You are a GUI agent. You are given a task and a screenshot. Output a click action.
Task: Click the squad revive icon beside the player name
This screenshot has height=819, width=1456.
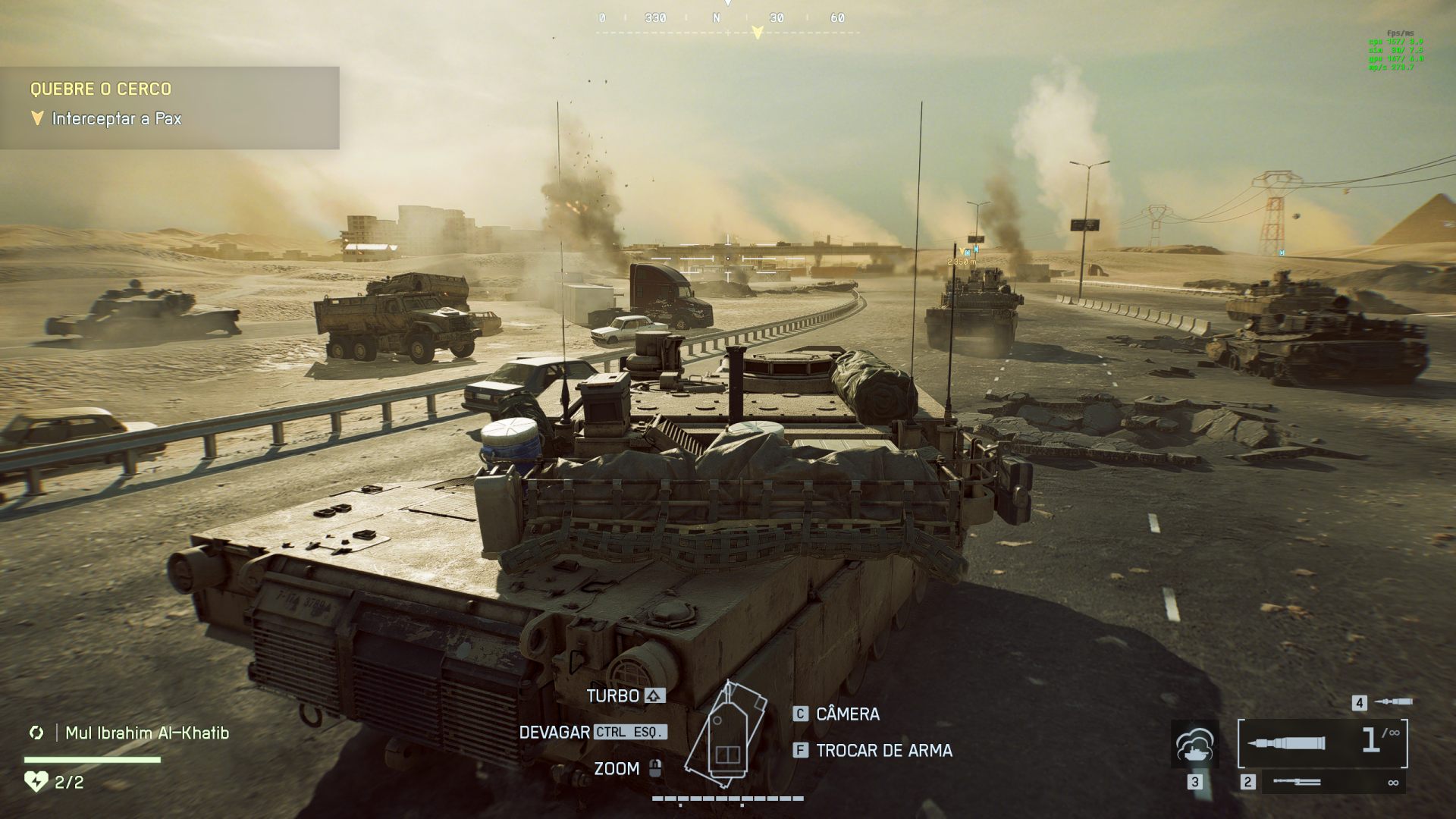coord(36,733)
